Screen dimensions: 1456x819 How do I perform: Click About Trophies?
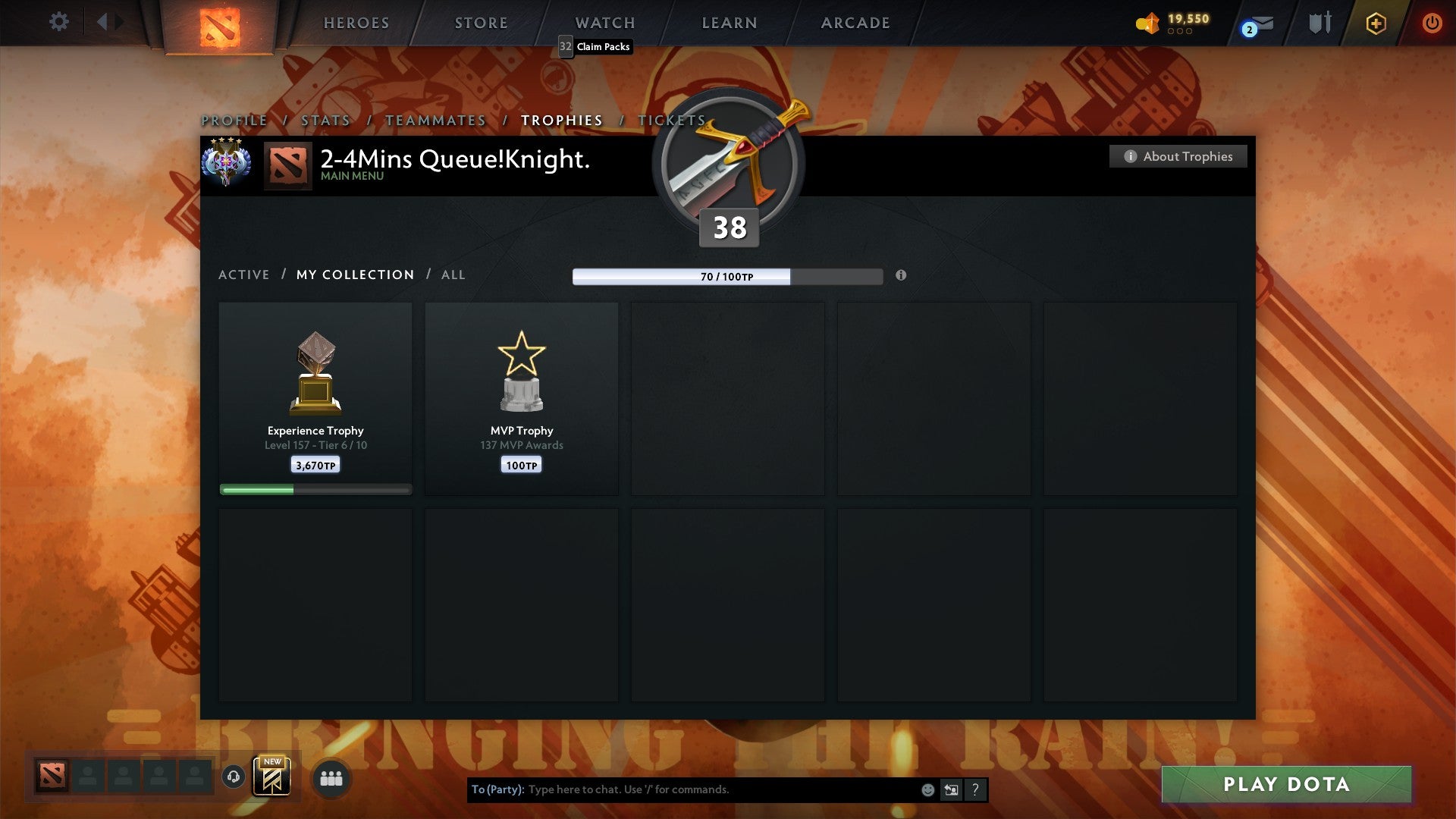coord(1178,156)
